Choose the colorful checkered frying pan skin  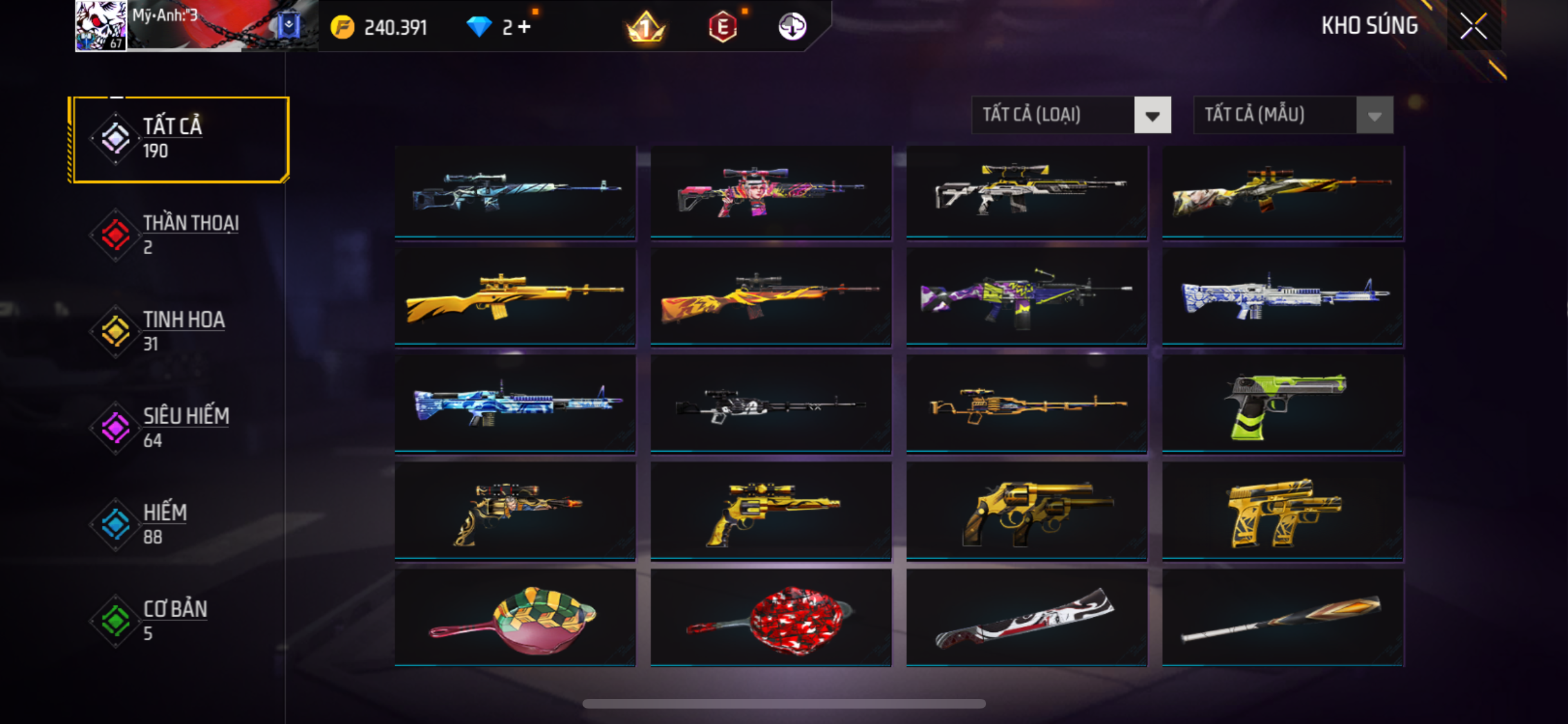(515, 618)
